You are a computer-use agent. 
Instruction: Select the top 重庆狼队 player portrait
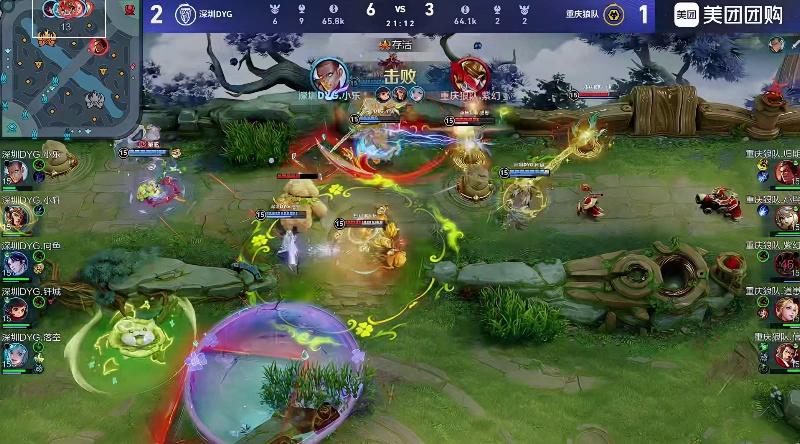785,172
